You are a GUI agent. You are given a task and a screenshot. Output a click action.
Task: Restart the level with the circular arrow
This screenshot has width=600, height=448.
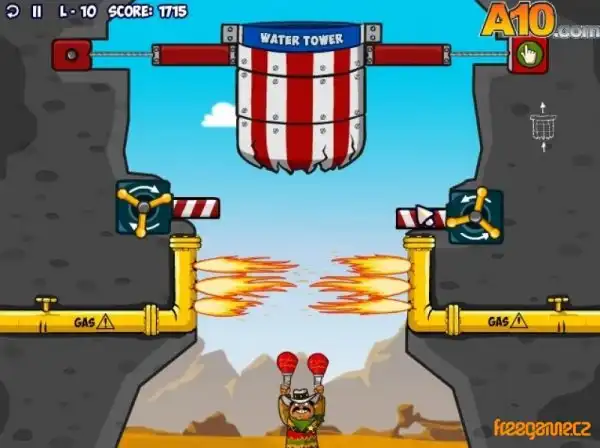point(14,12)
